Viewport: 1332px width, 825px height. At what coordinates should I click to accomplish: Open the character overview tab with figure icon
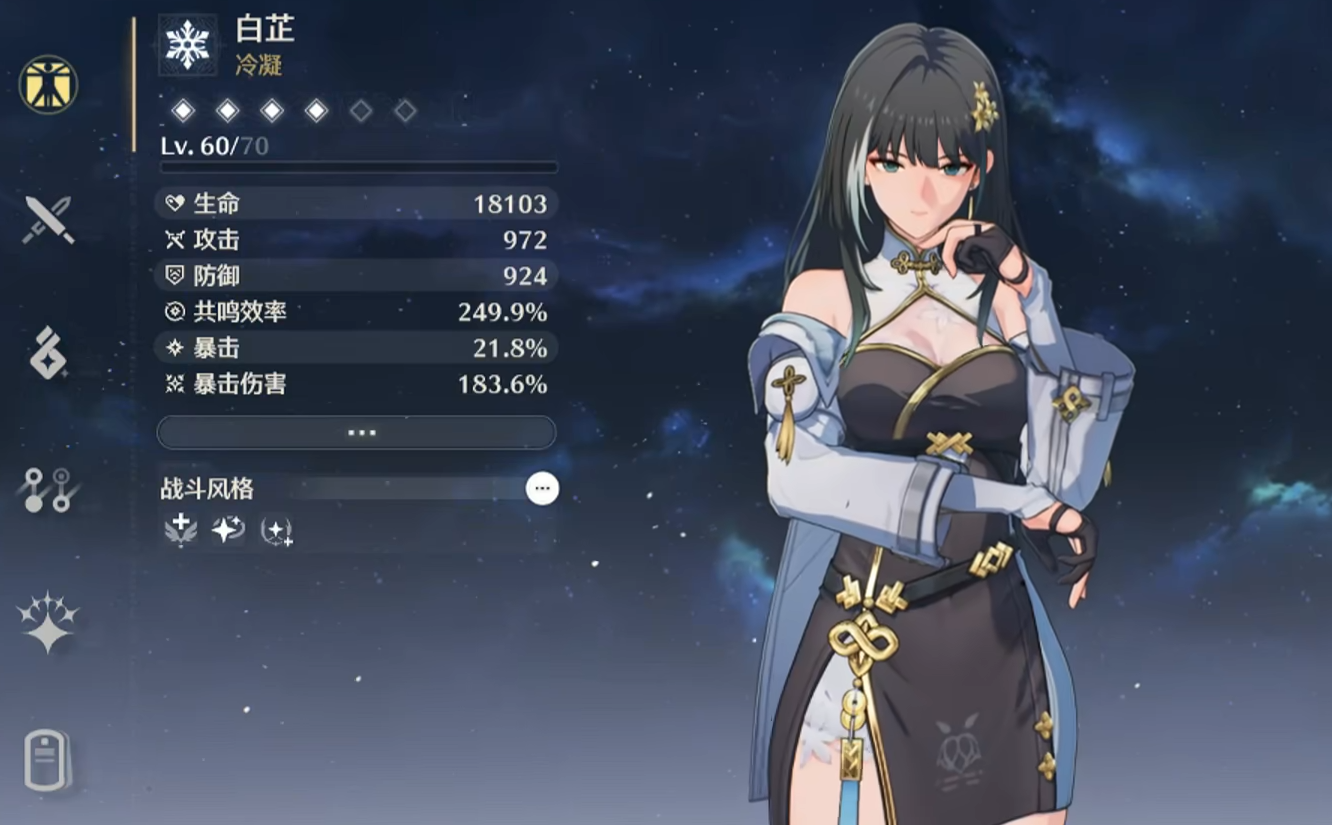click(48, 84)
